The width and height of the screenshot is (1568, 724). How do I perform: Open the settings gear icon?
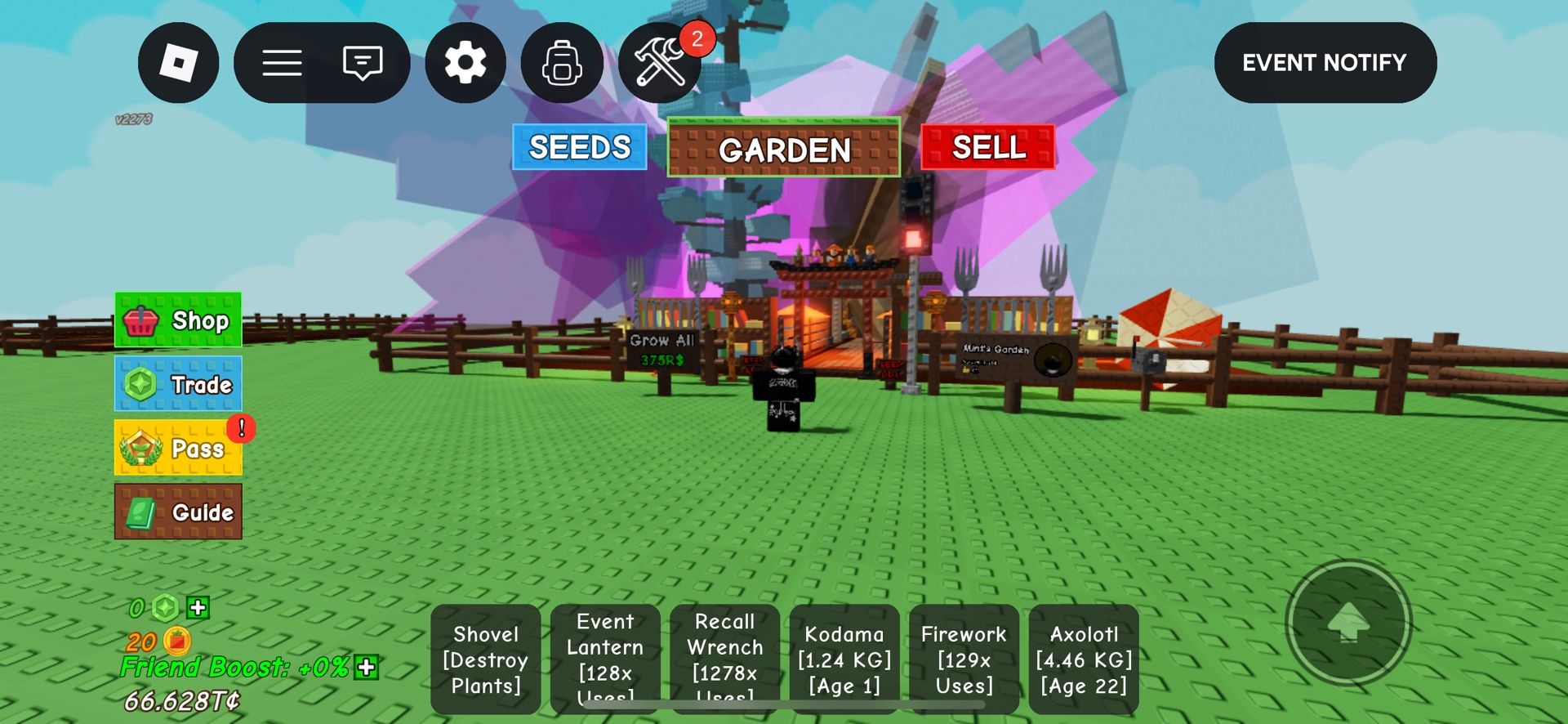click(x=465, y=62)
